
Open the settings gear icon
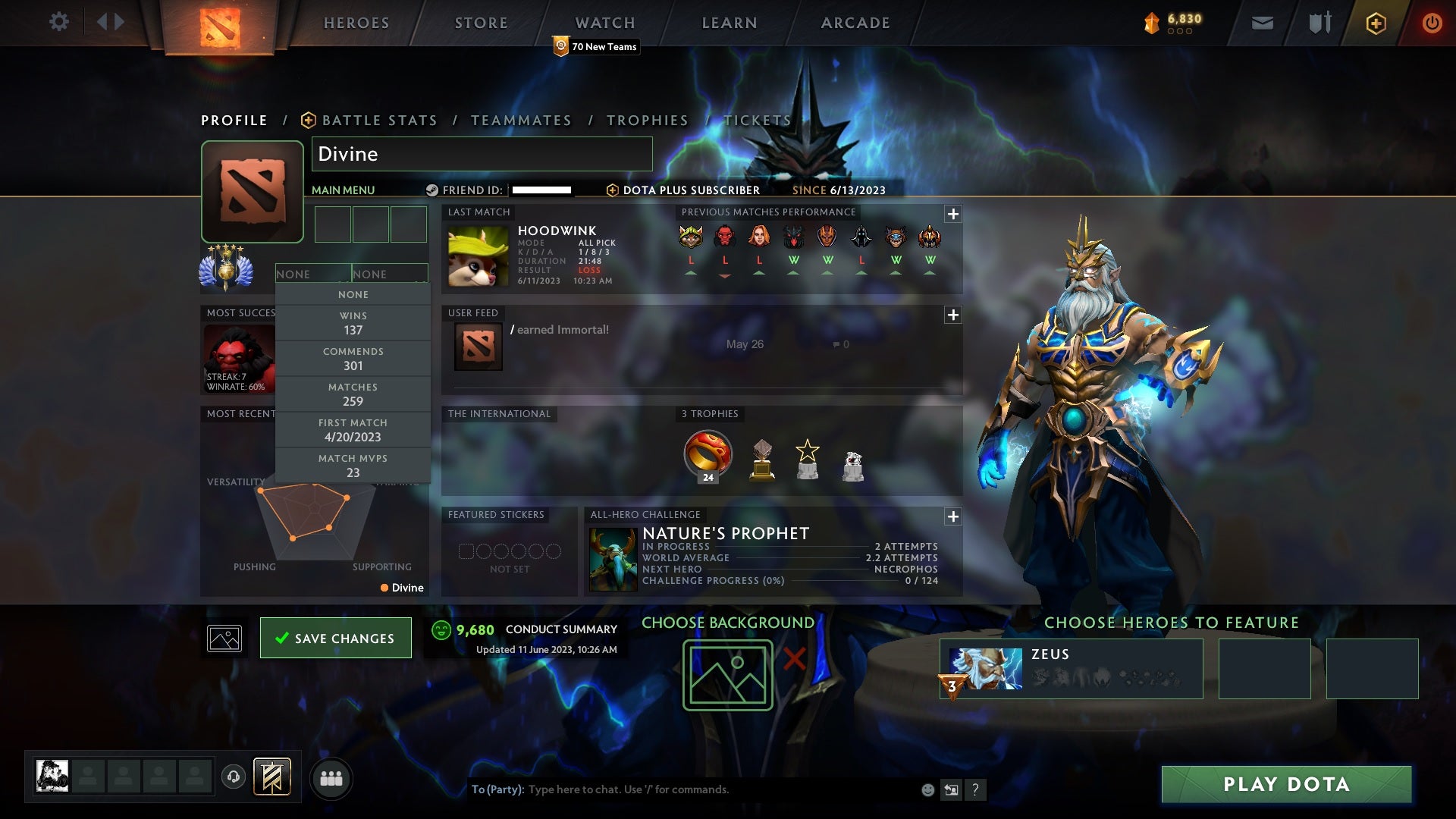pyautogui.click(x=59, y=22)
